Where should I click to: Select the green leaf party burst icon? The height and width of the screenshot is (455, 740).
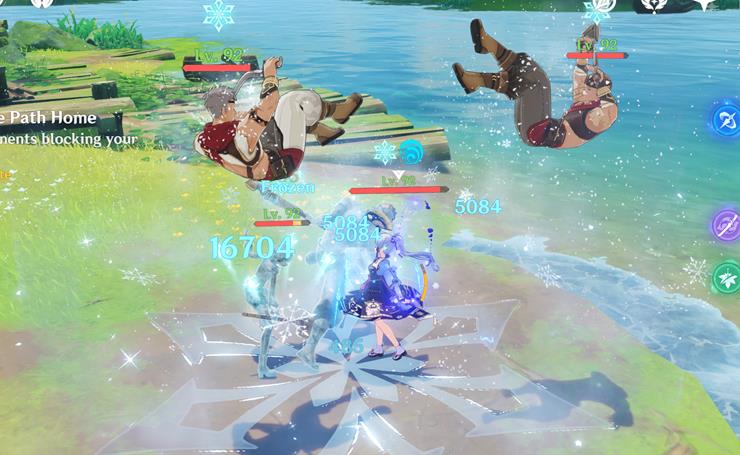pos(727,276)
